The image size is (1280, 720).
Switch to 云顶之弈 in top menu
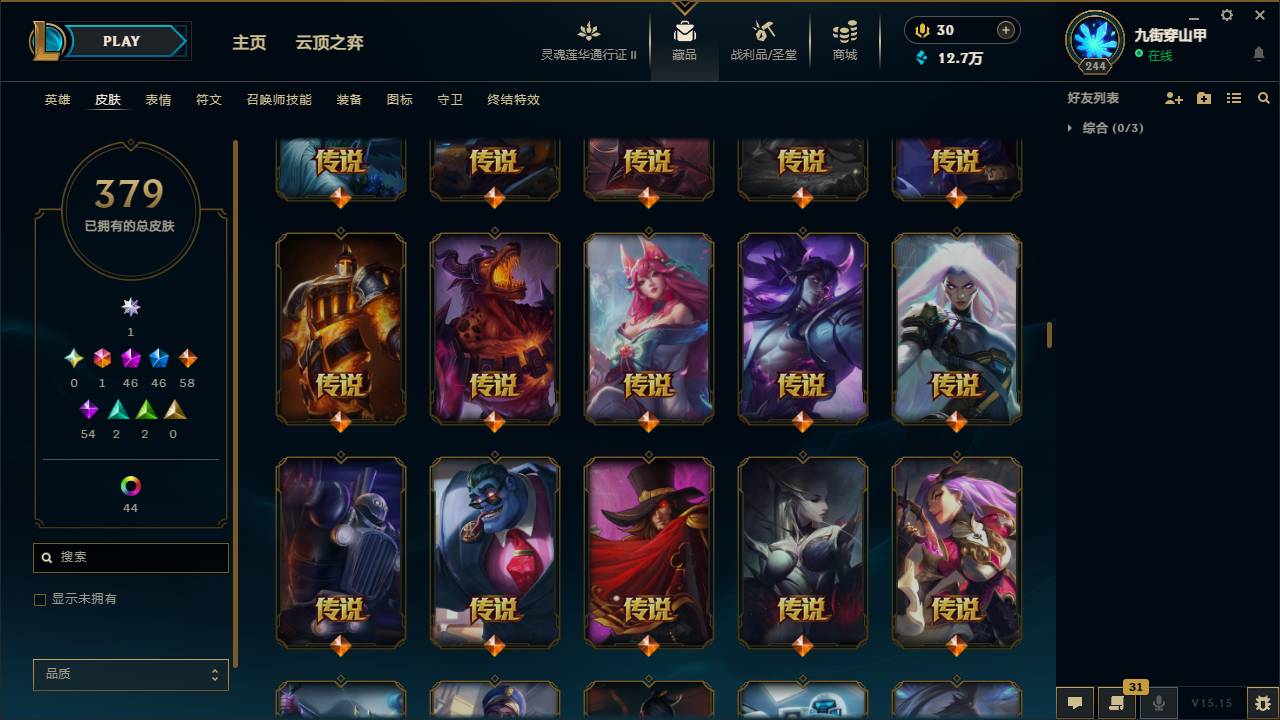coord(328,43)
